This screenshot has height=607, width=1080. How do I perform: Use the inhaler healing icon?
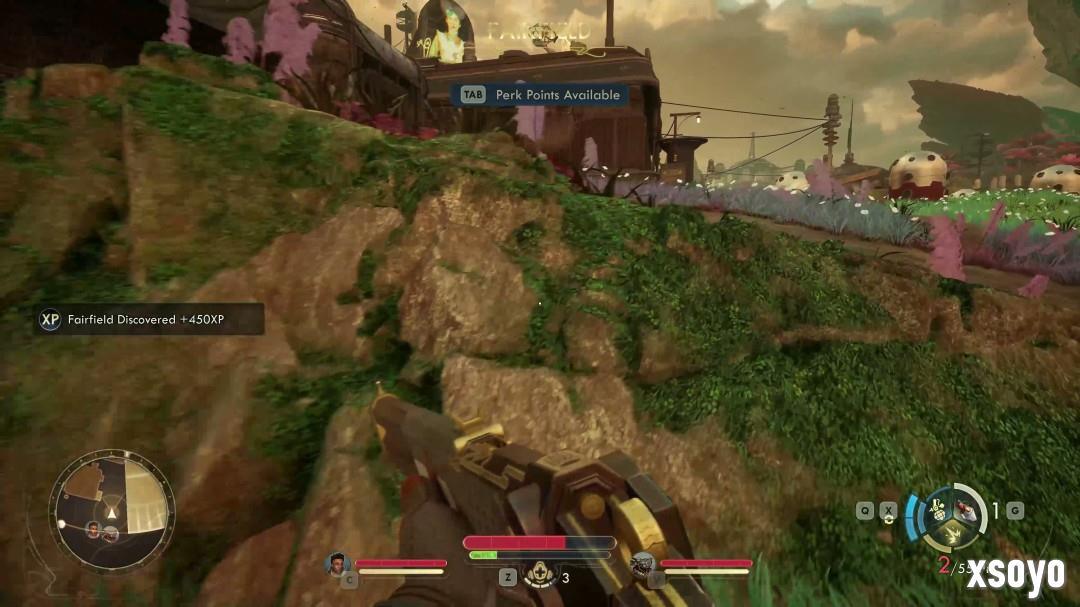point(539,574)
